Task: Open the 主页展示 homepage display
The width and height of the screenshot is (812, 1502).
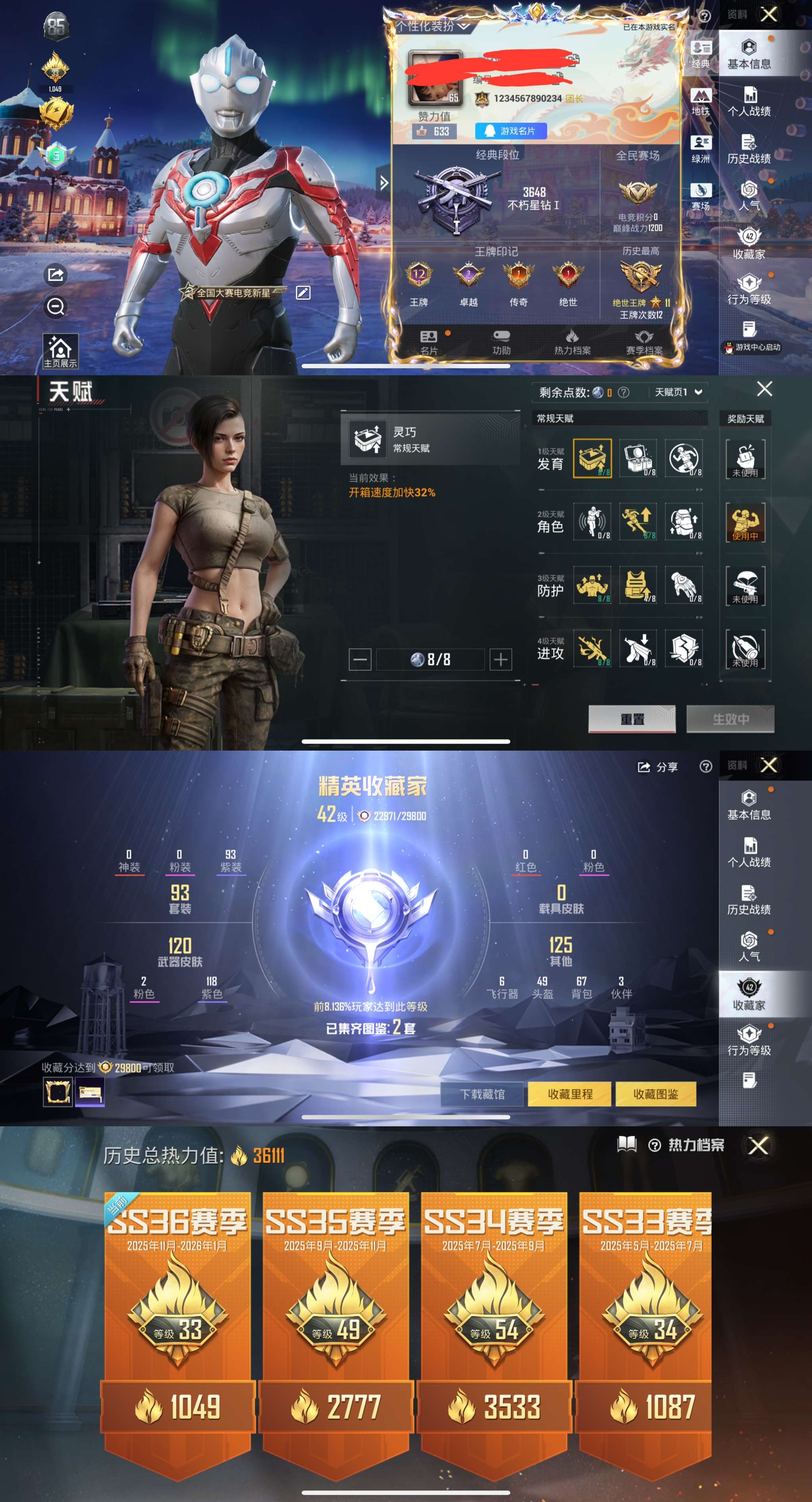Action: [60, 351]
